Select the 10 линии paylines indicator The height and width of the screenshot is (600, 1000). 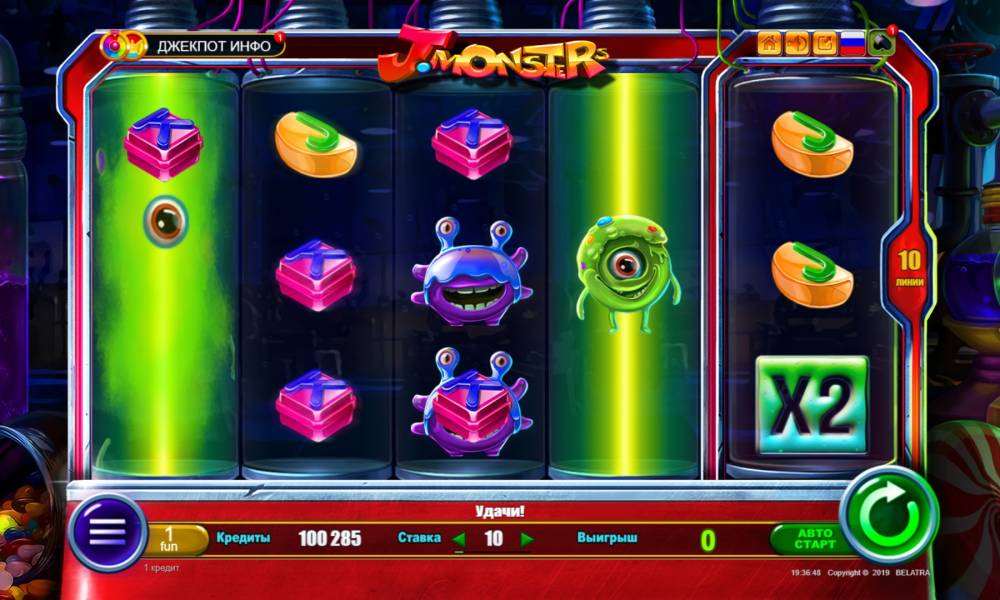[x=909, y=268]
